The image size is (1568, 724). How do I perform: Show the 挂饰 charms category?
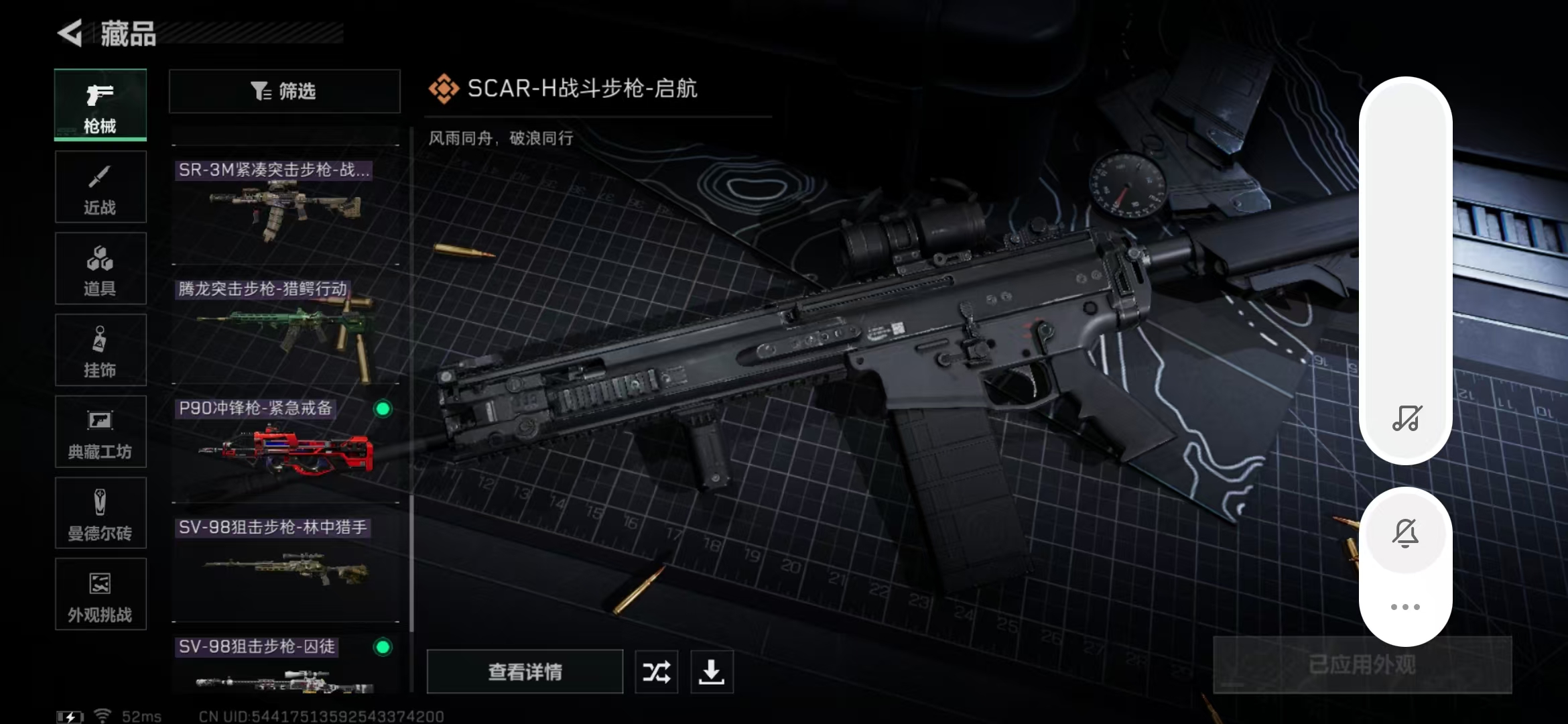(101, 350)
